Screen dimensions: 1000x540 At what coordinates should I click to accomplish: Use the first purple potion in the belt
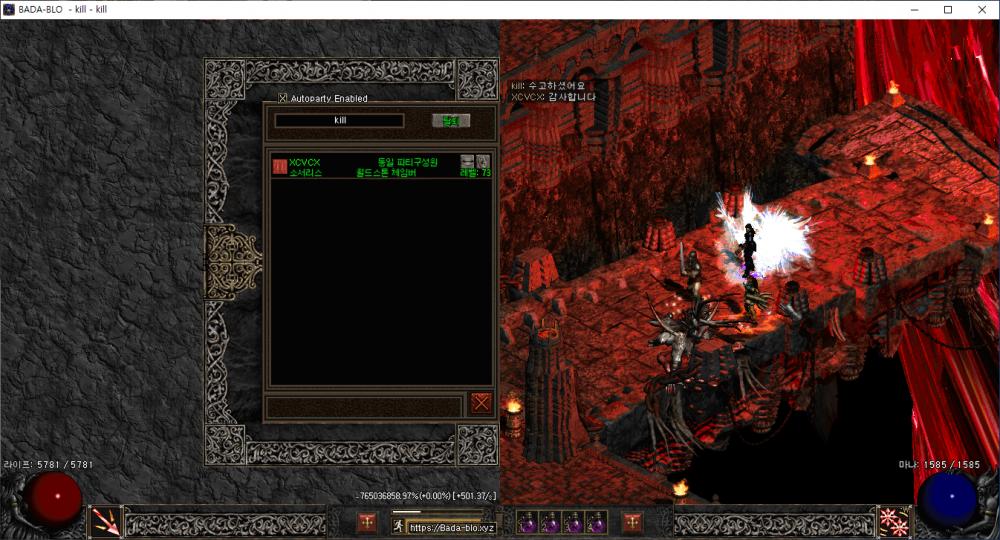click(529, 523)
